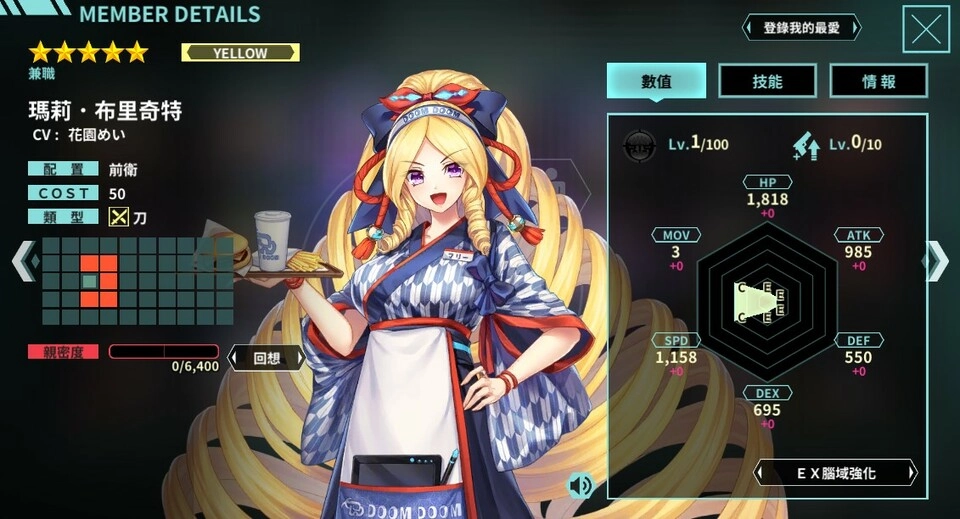Switch to the 數值 stats tab
The width and height of the screenshot is (960, 519).
656,81
